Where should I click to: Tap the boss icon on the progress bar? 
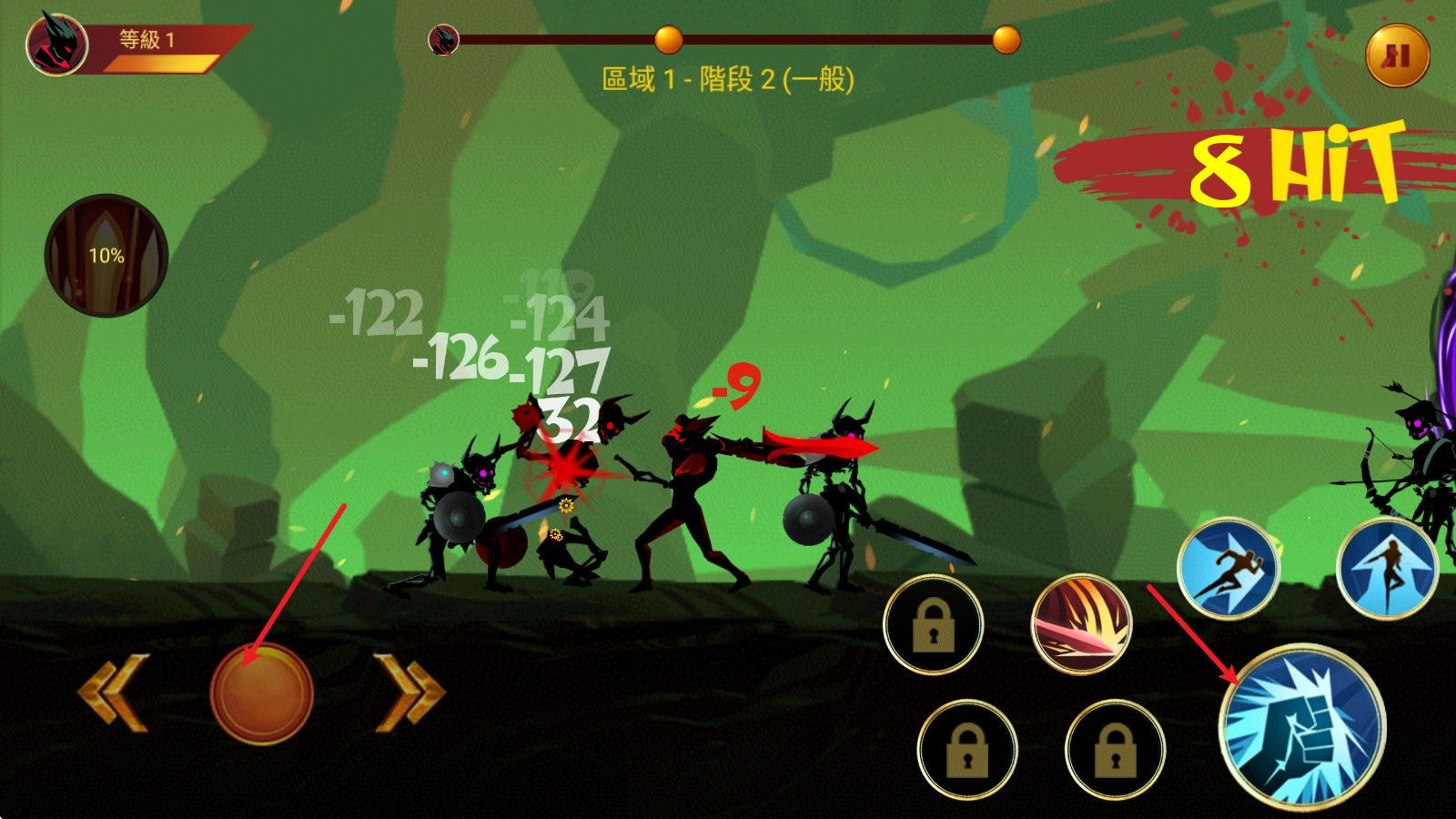[443, 39]
